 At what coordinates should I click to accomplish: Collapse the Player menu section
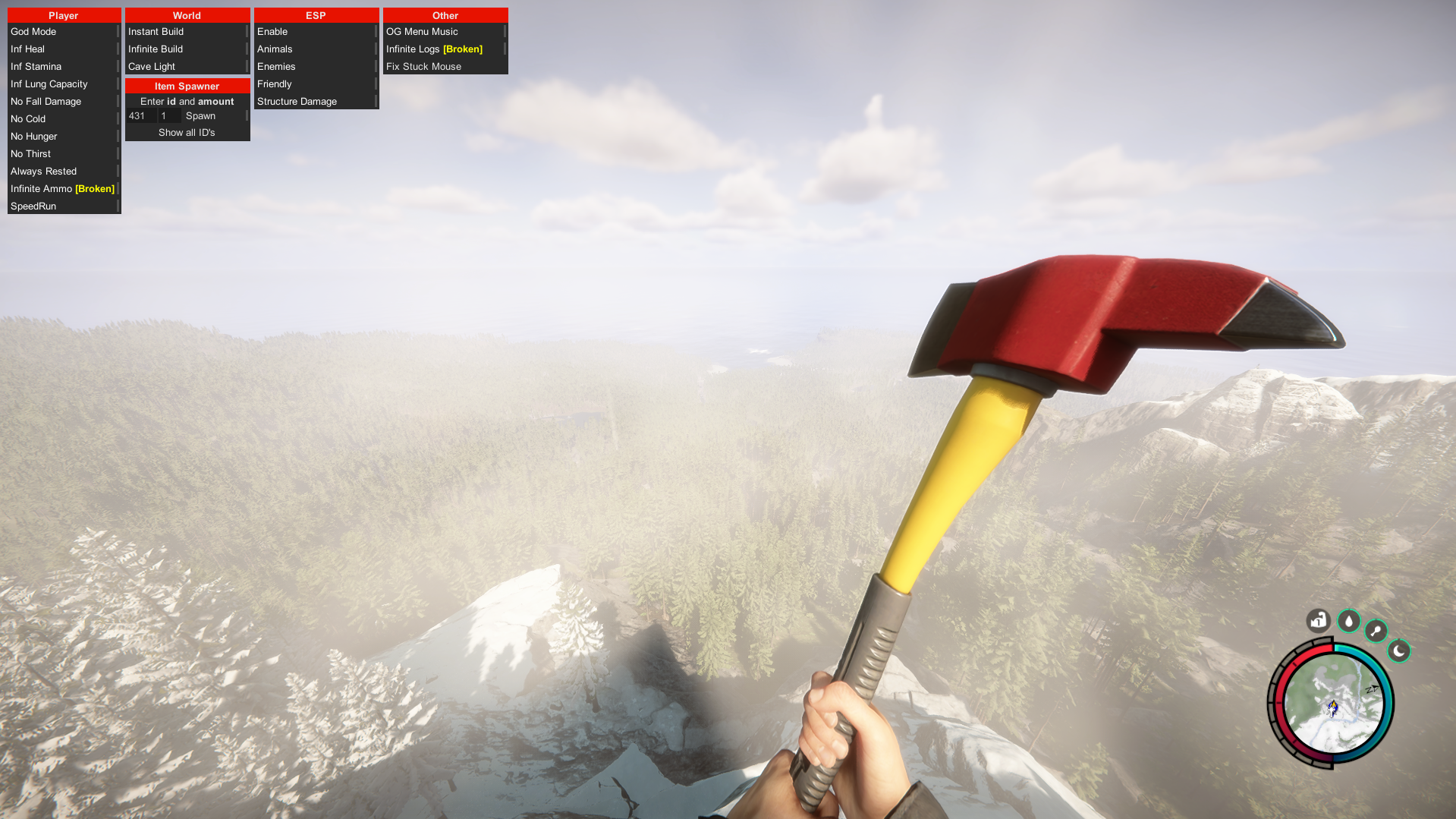pos(64,15)
